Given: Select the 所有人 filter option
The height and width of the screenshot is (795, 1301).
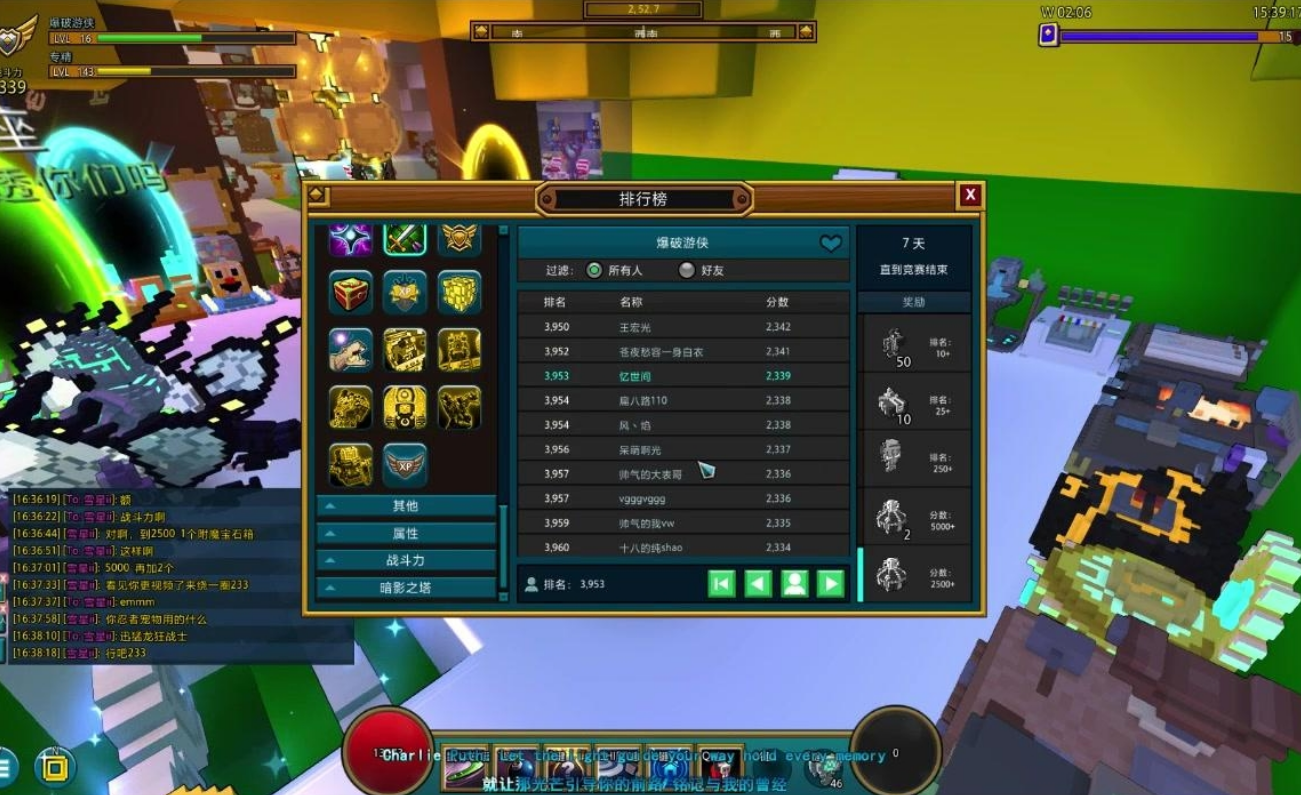Looking at the screenshot, I should pyautogui.click(x=595, y=270).
